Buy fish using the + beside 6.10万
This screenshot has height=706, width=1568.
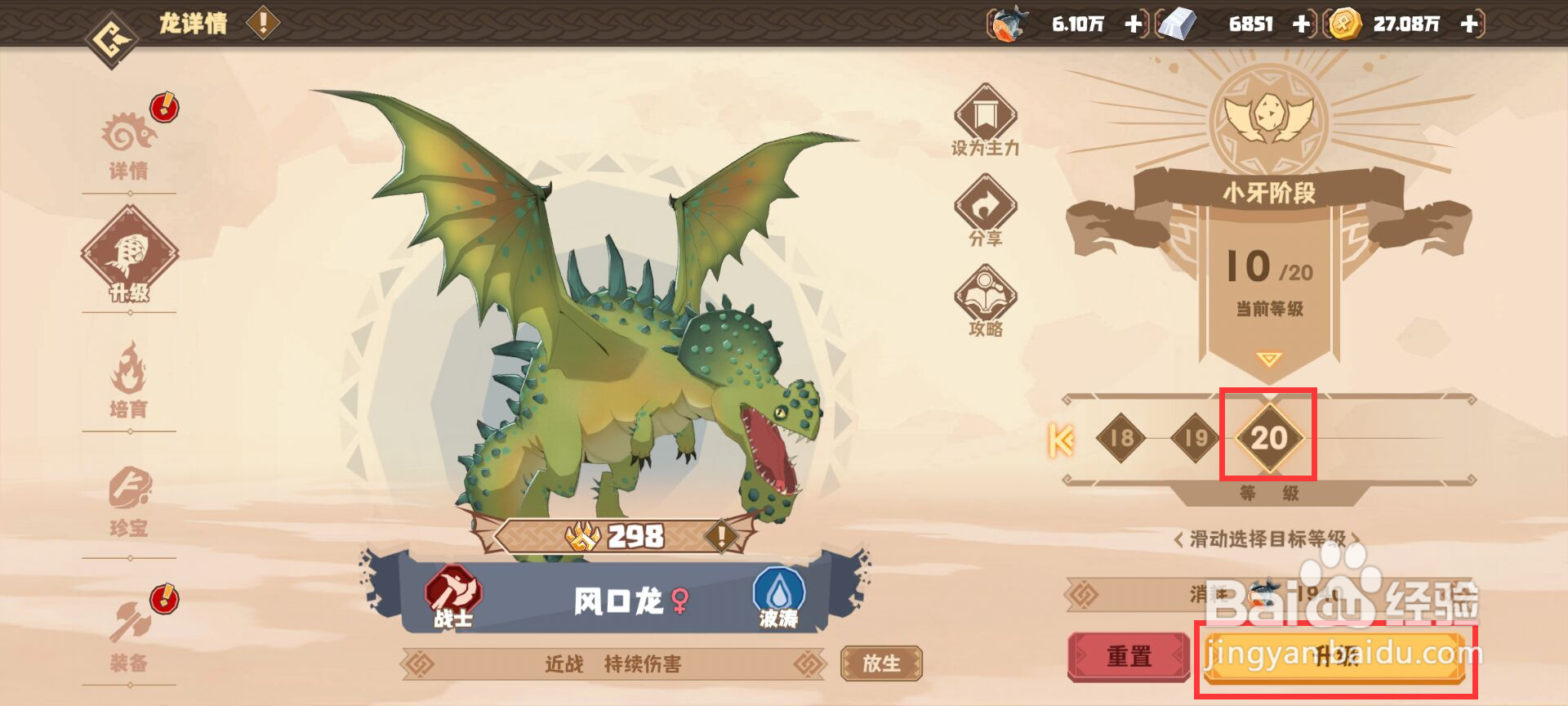1135,25
